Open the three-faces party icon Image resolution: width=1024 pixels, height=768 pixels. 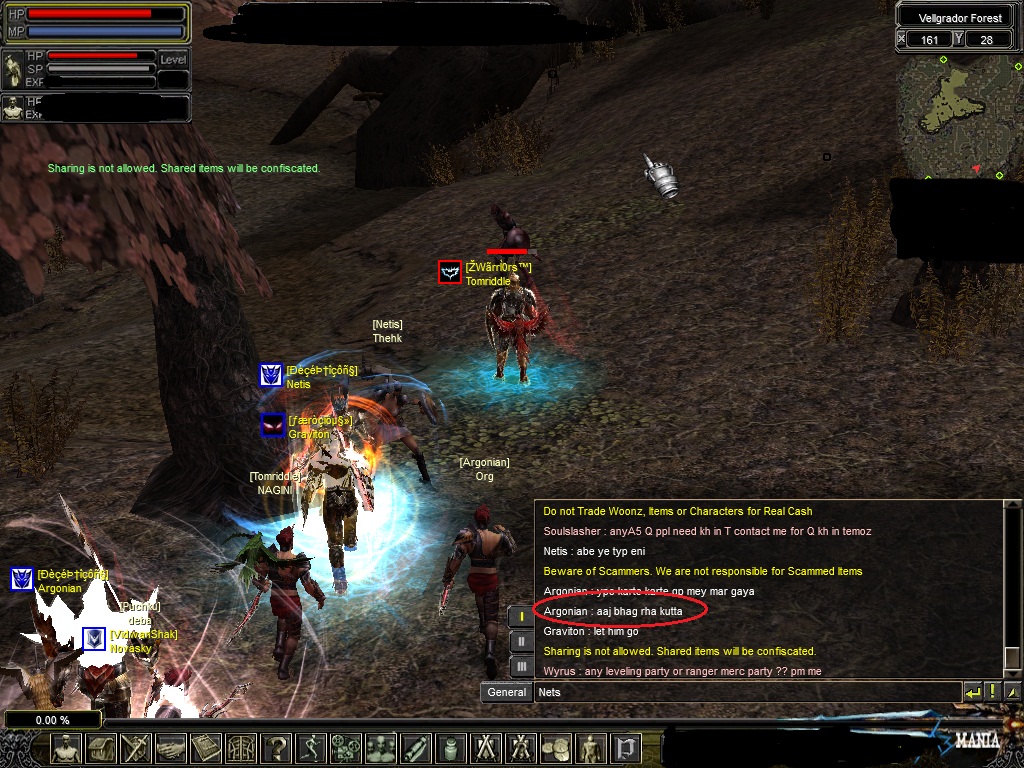(x=381, y=748)
